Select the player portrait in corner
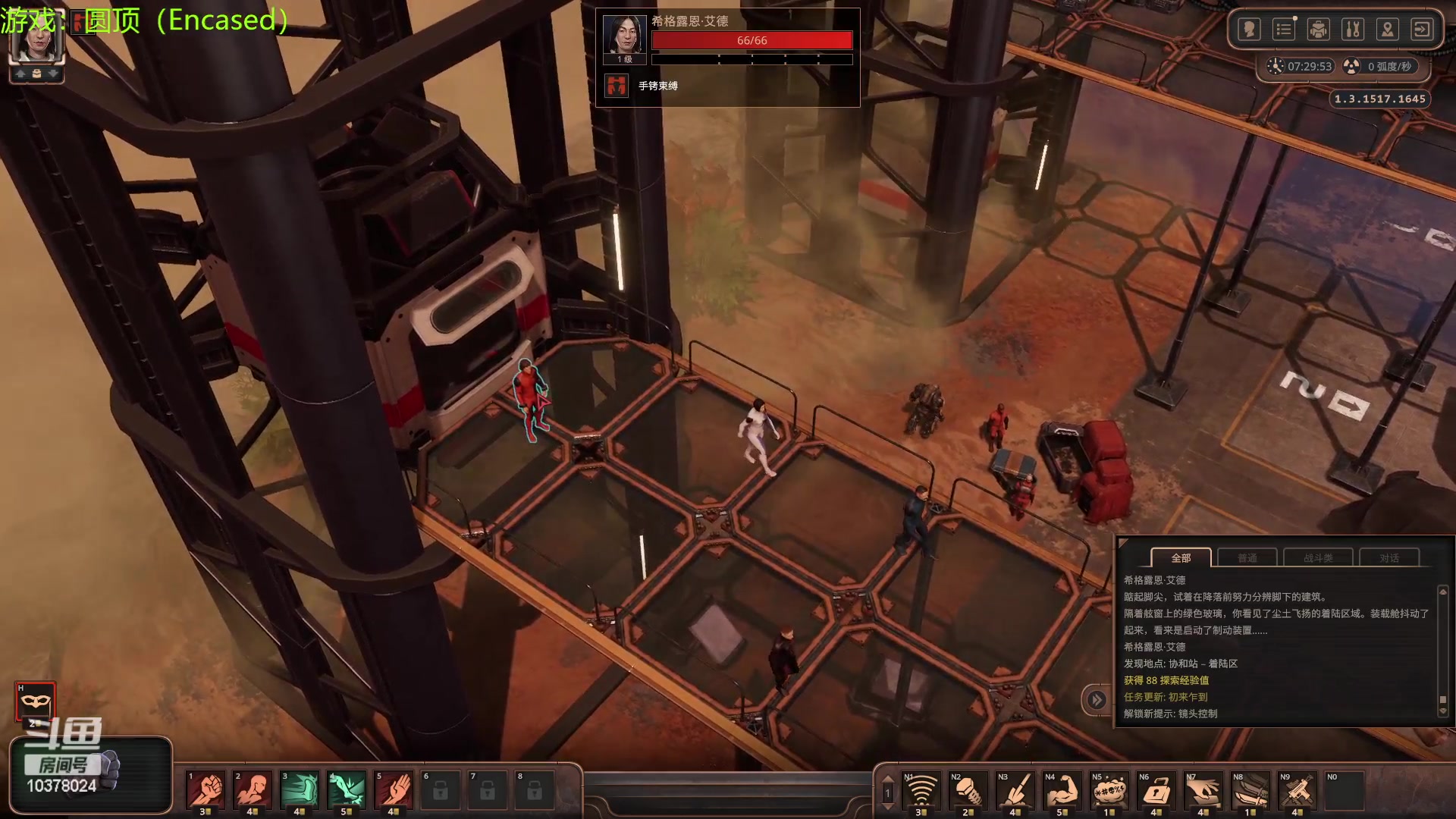The image size is (1456, 819). 36,39
